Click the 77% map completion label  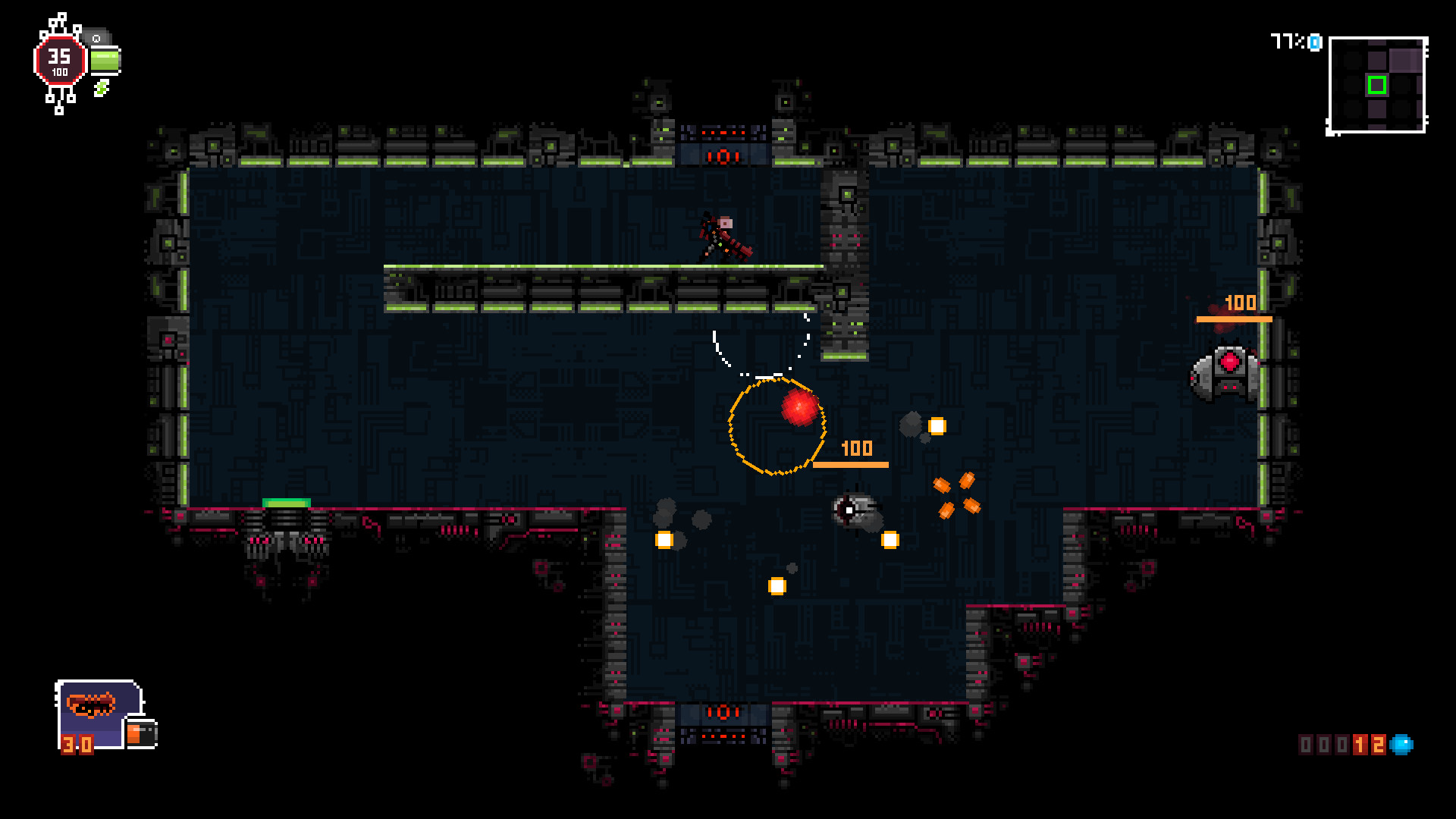click(x=1286, y=42)
